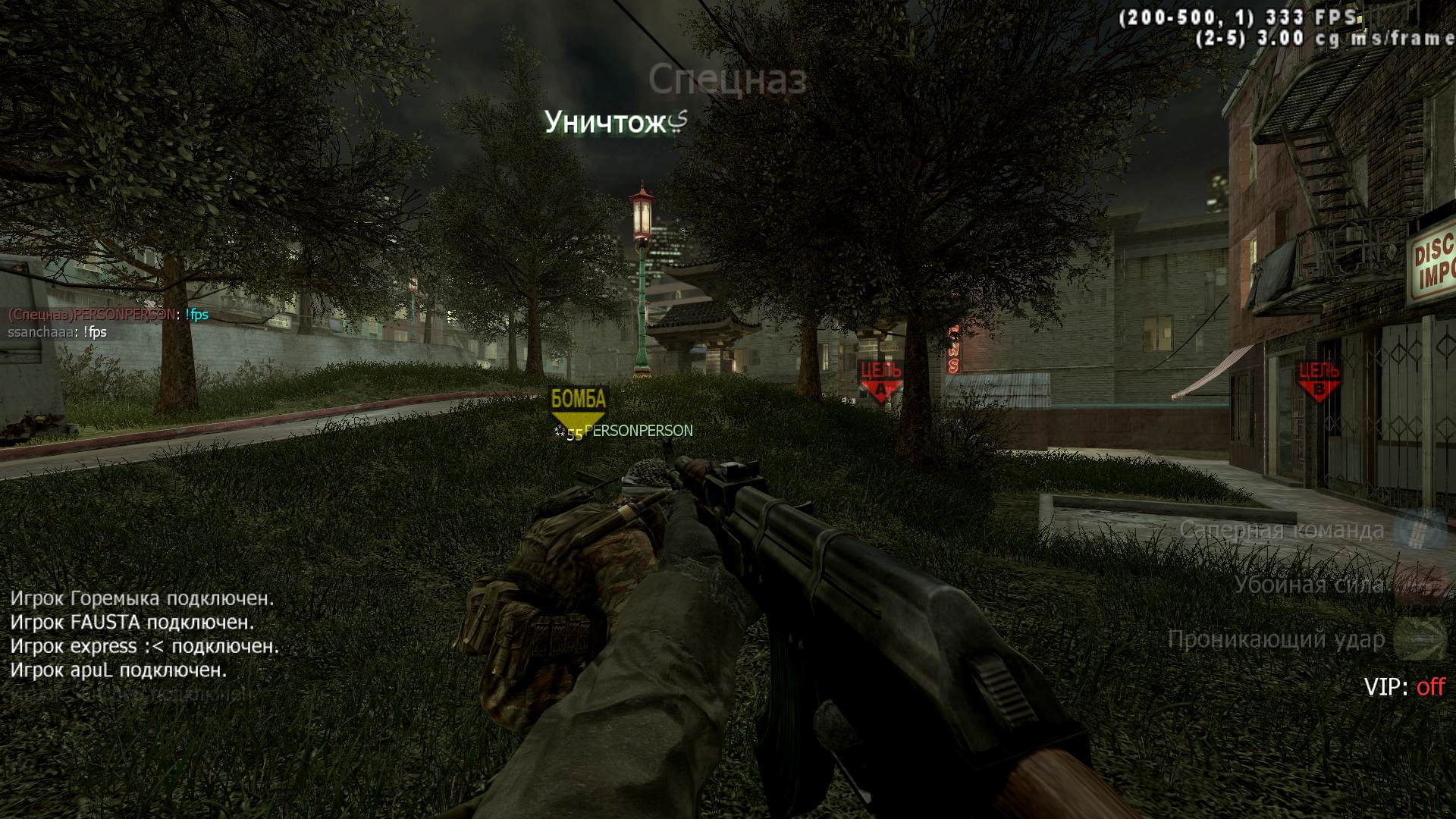This screenshot has height=819, width=1456.
Task: Toggle the VIP off indicator
Action: pos(1404,687)
